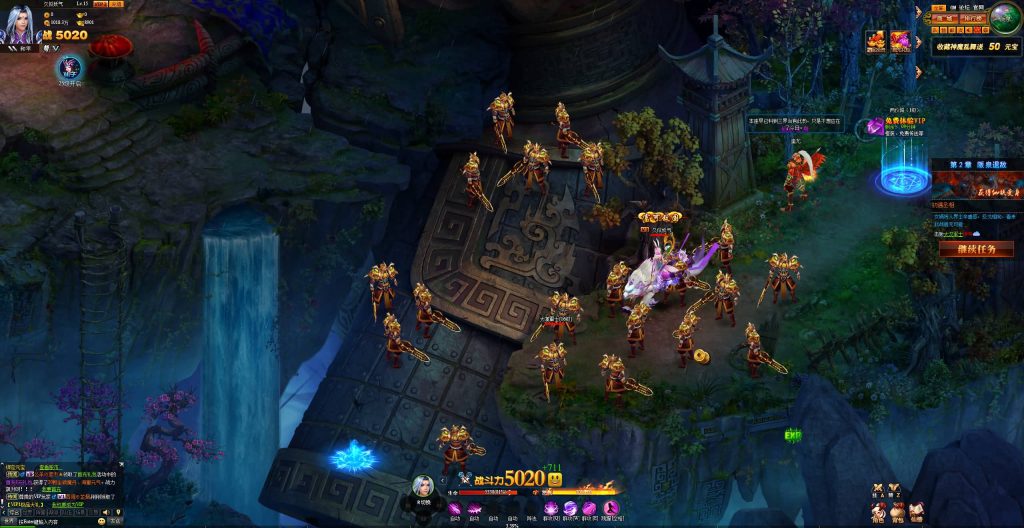Viewport: 1024px width, 528px height.
Task: Open the round companion icon below the portrait
Action: click(72, 67)
